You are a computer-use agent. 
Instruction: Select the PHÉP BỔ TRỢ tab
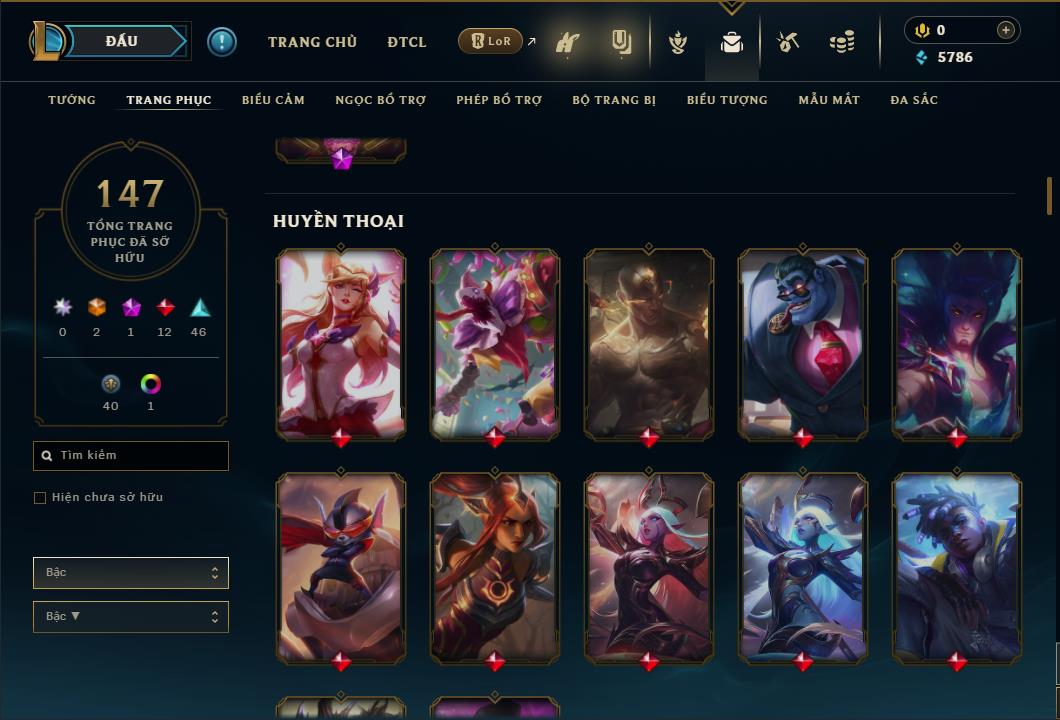coord(499,100)
